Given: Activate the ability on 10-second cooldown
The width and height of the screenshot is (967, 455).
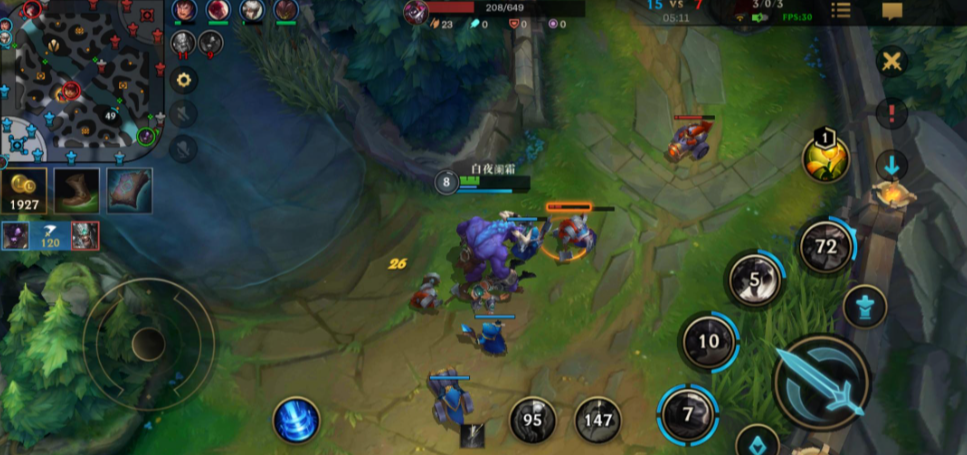Looking at the screenshot, I should (709, 342).
